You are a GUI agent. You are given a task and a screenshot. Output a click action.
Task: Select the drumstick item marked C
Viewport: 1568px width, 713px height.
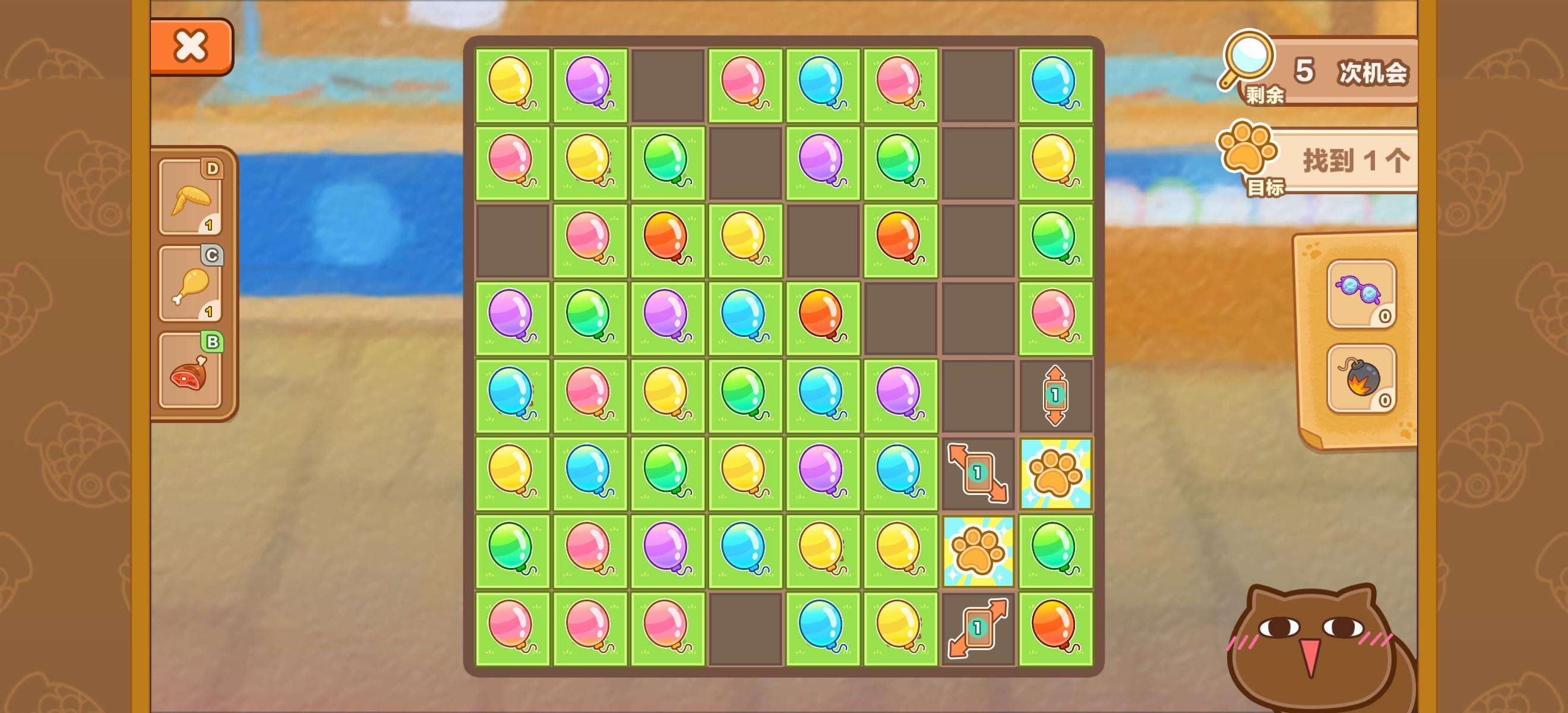(191, 284)
